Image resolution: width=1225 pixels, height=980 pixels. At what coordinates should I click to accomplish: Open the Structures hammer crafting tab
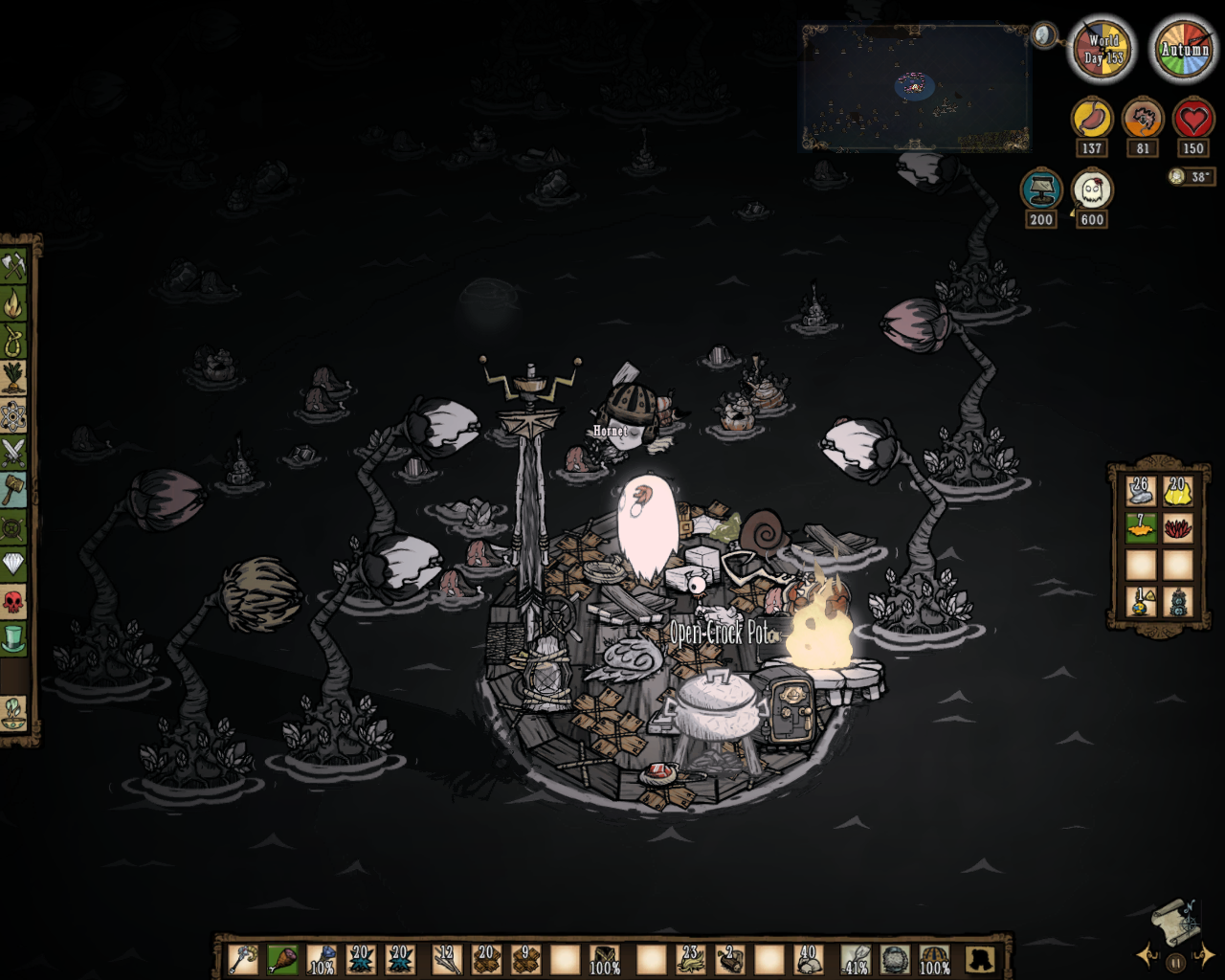tap(13, 489)
